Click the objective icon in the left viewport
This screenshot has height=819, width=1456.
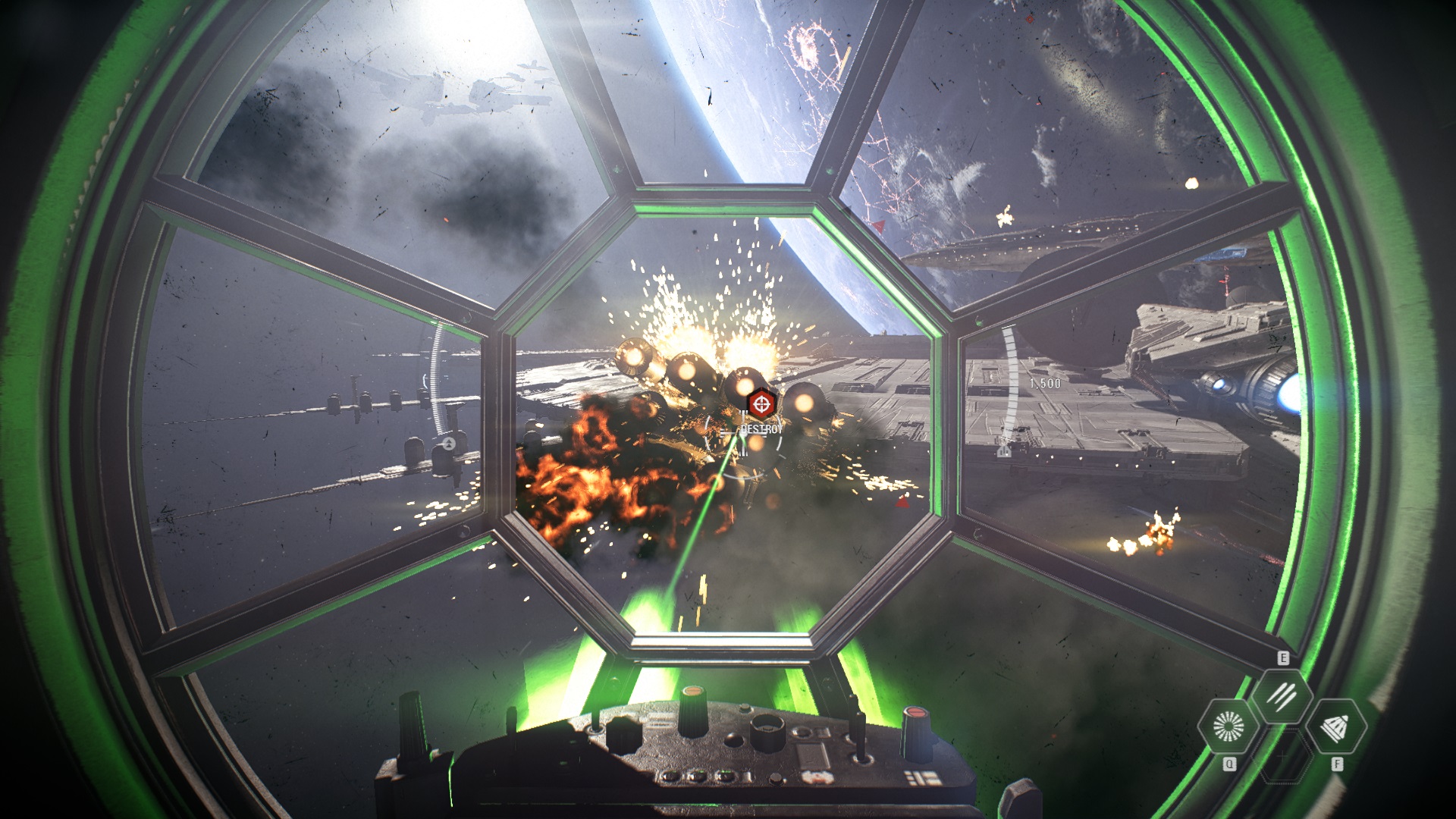(449, 444)
